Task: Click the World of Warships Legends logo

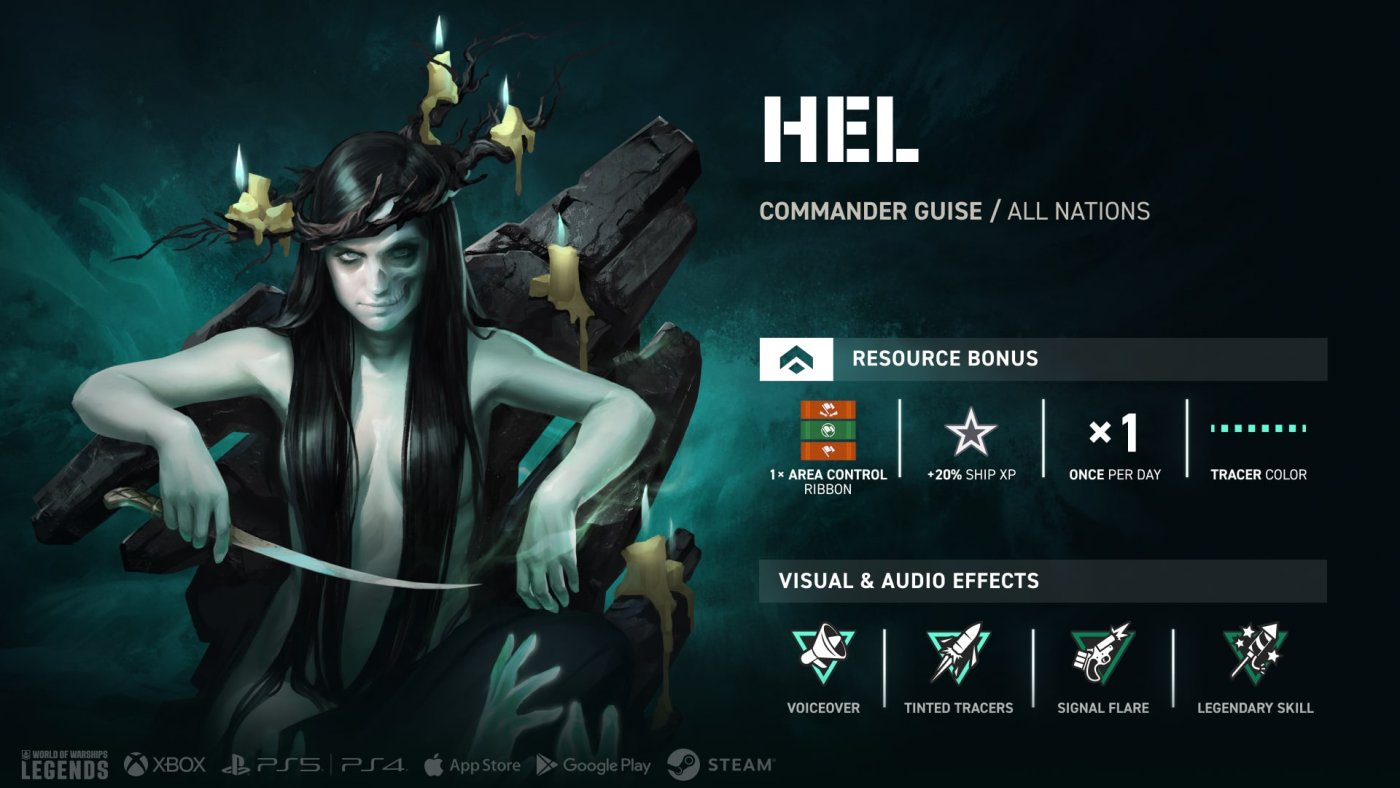Action: pos(65,764)
